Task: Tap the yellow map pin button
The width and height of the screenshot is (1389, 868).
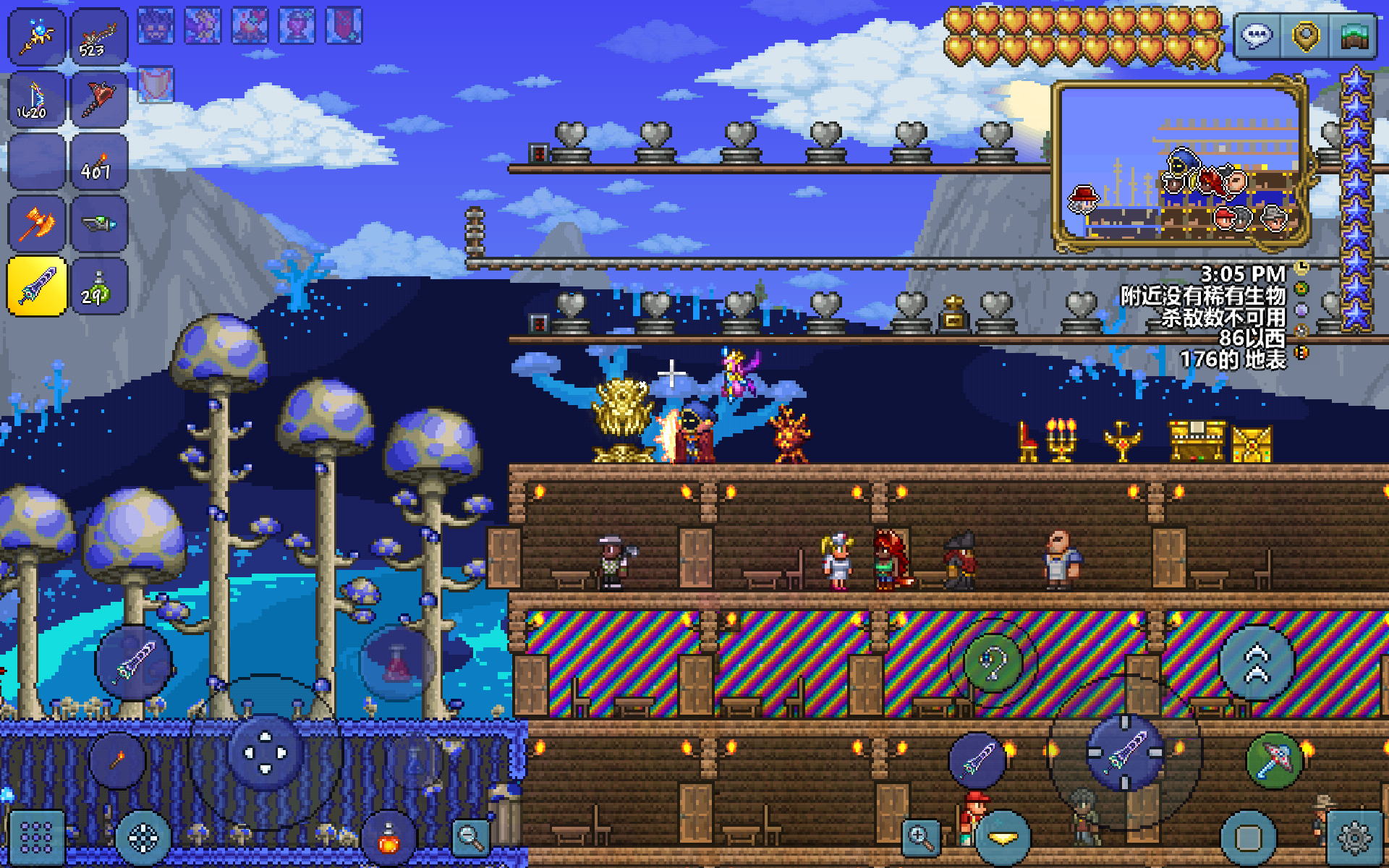Action: point(1306,35)
